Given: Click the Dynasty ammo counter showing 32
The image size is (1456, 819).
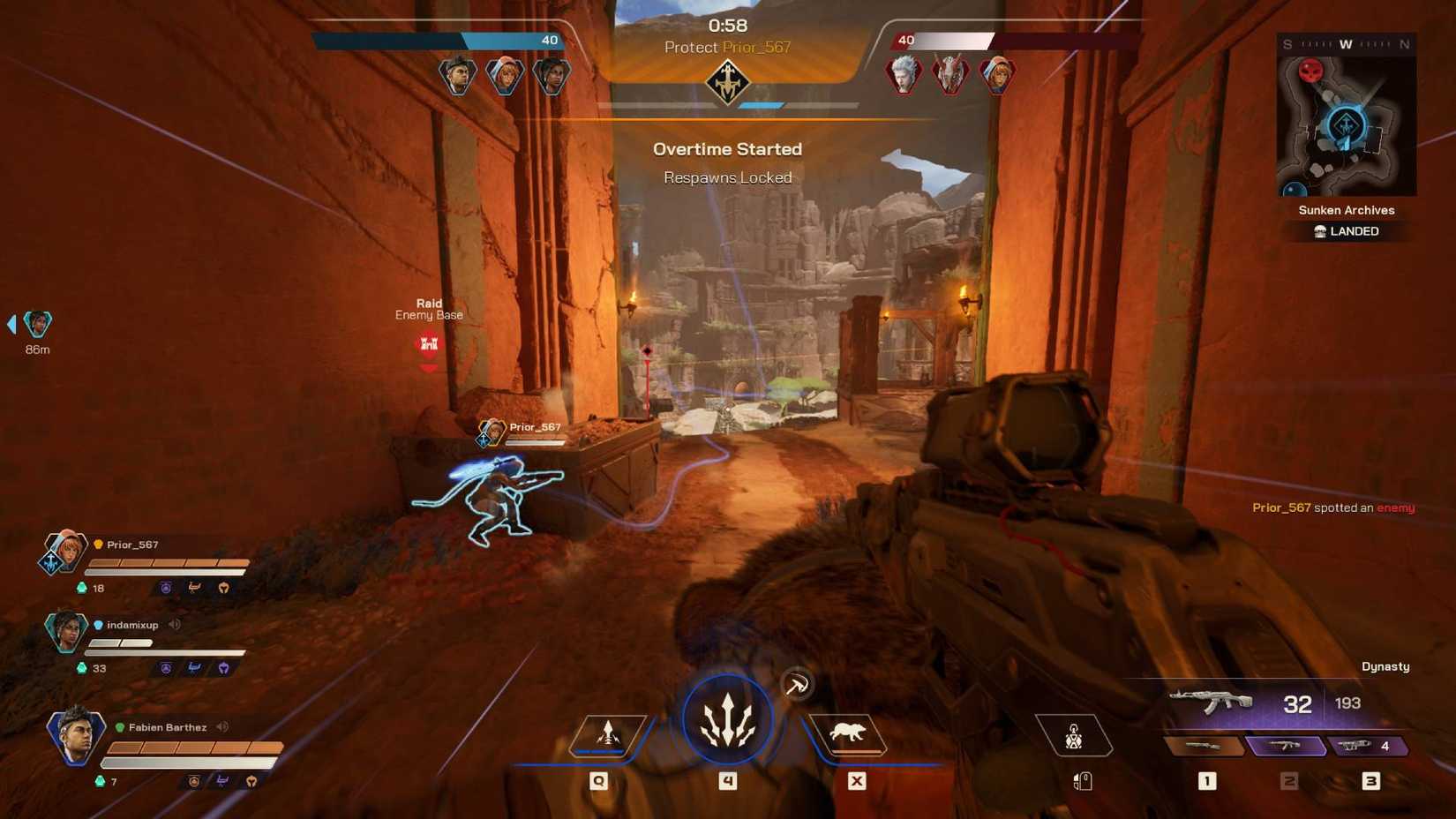Looking at the screenshot, I should [x=1296, y=703].
